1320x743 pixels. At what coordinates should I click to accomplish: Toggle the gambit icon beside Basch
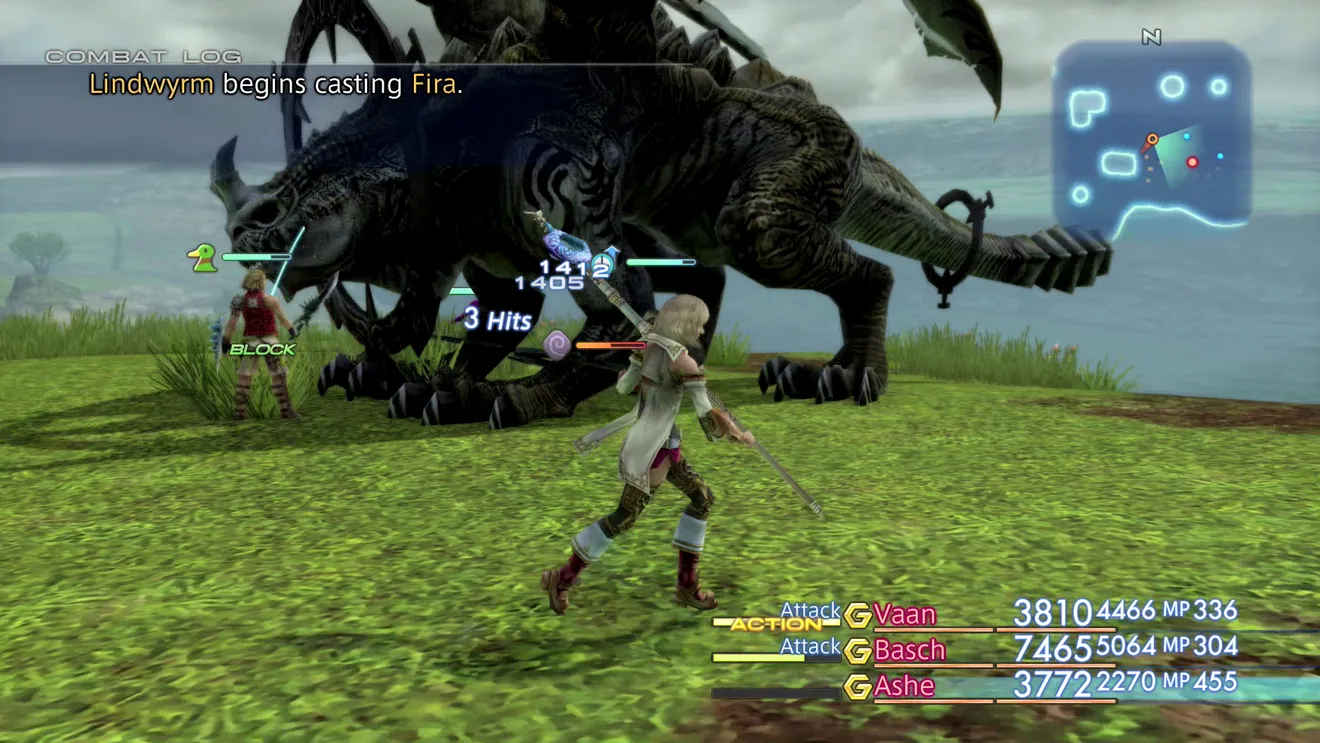click(857, 651)
